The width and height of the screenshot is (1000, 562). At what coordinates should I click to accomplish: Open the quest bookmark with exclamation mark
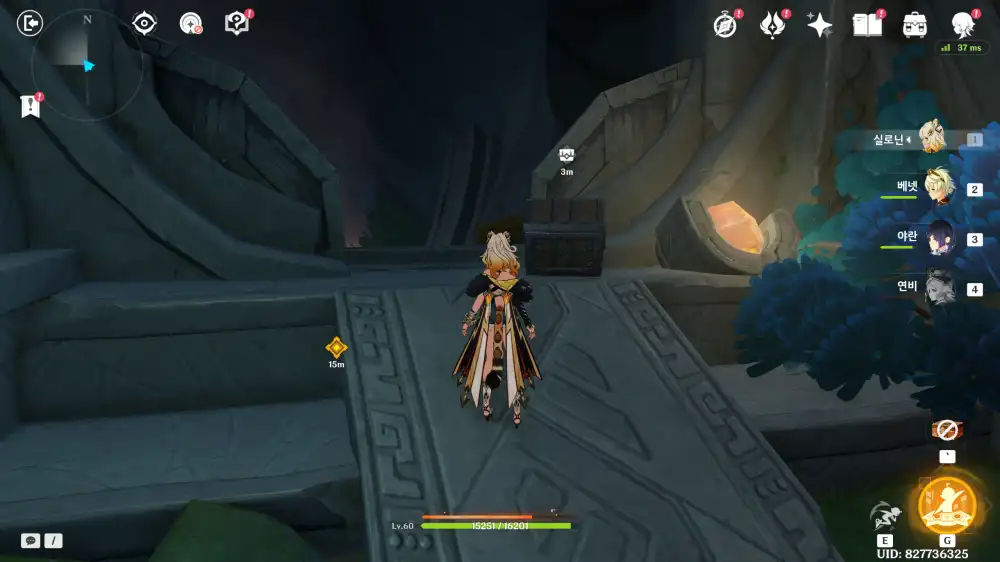pos(30,106)
